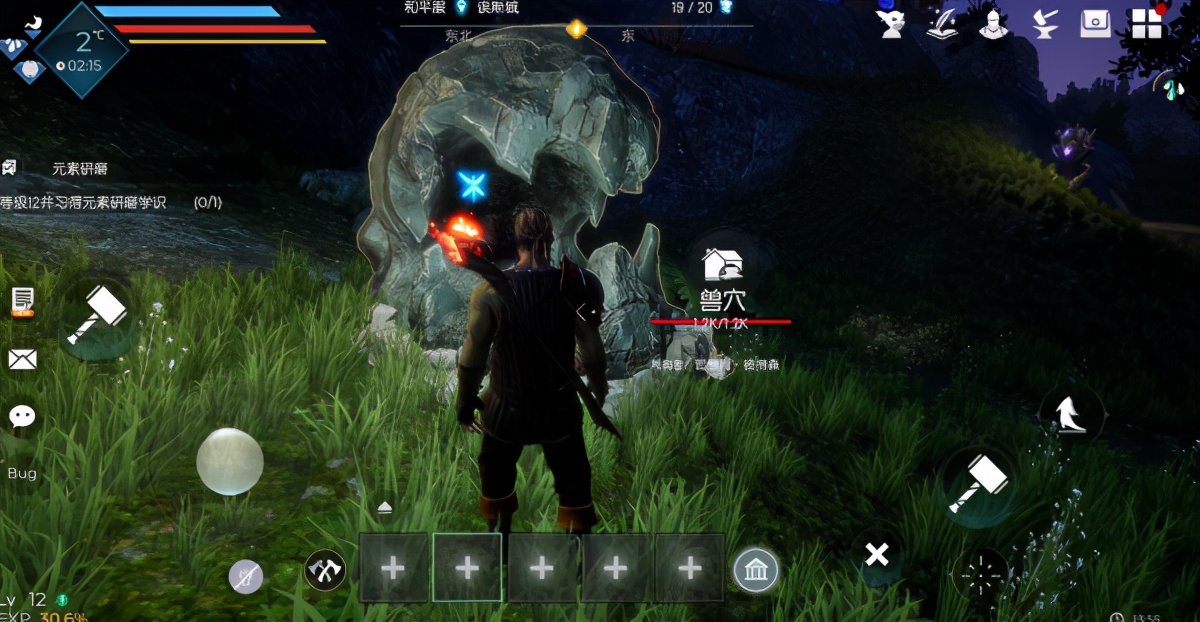This screenshot has height=622, width=1200.
Task: Interact with the 兽穴 house prompt icon
Action: tap(721, 264)
